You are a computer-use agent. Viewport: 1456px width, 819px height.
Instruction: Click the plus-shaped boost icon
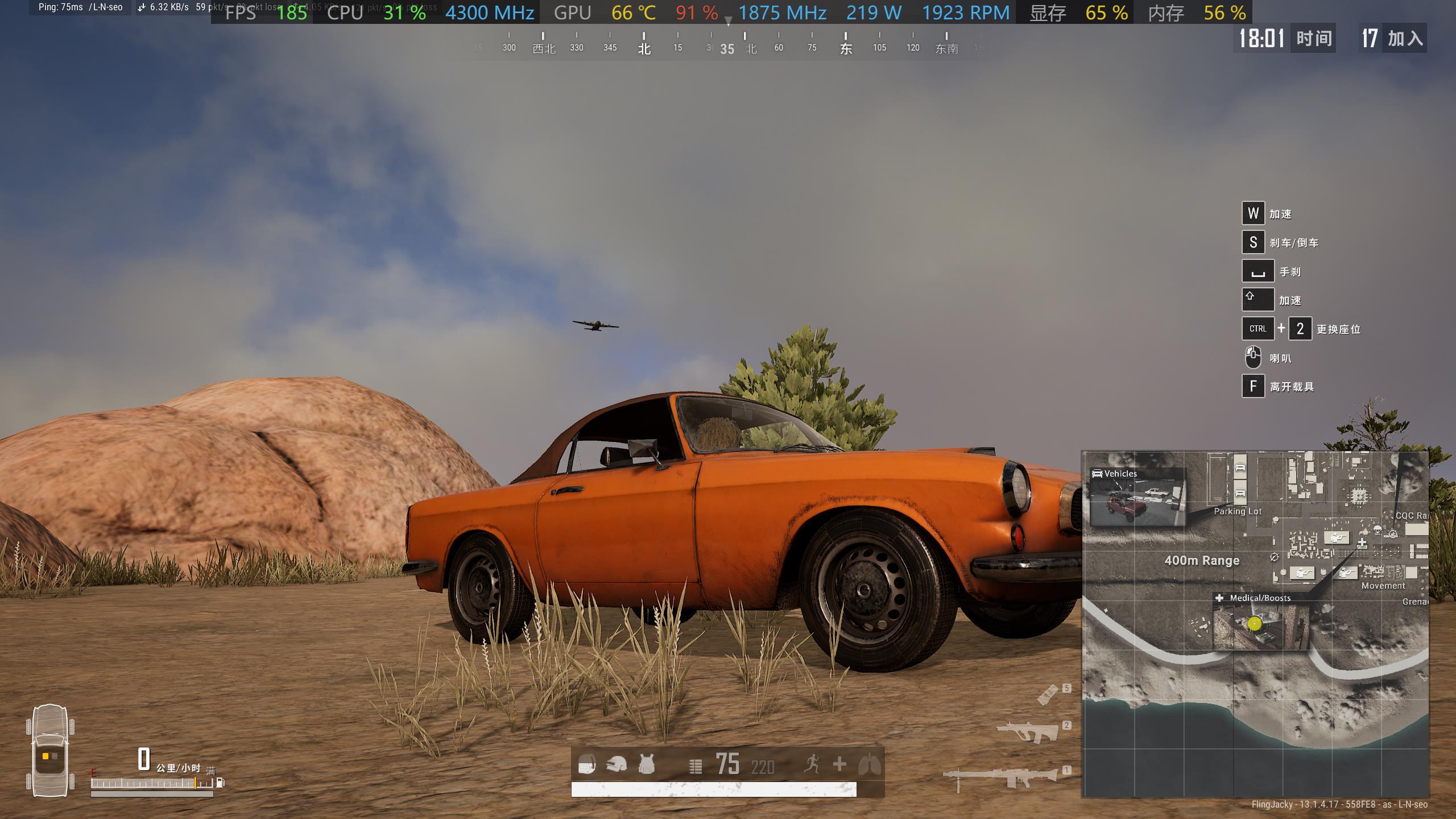coord(839,764)
